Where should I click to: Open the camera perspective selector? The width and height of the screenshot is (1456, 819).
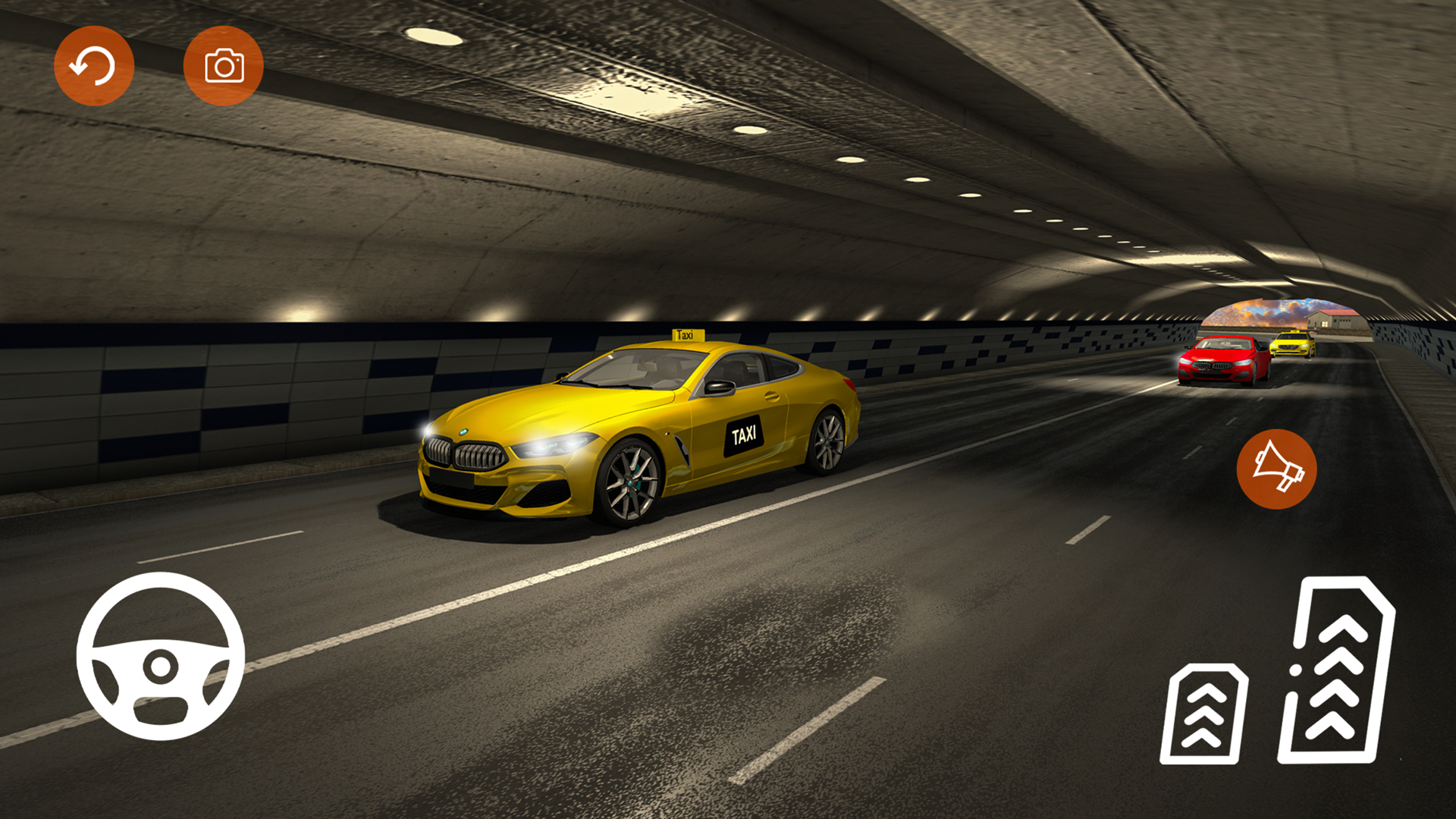coord(224,64)
